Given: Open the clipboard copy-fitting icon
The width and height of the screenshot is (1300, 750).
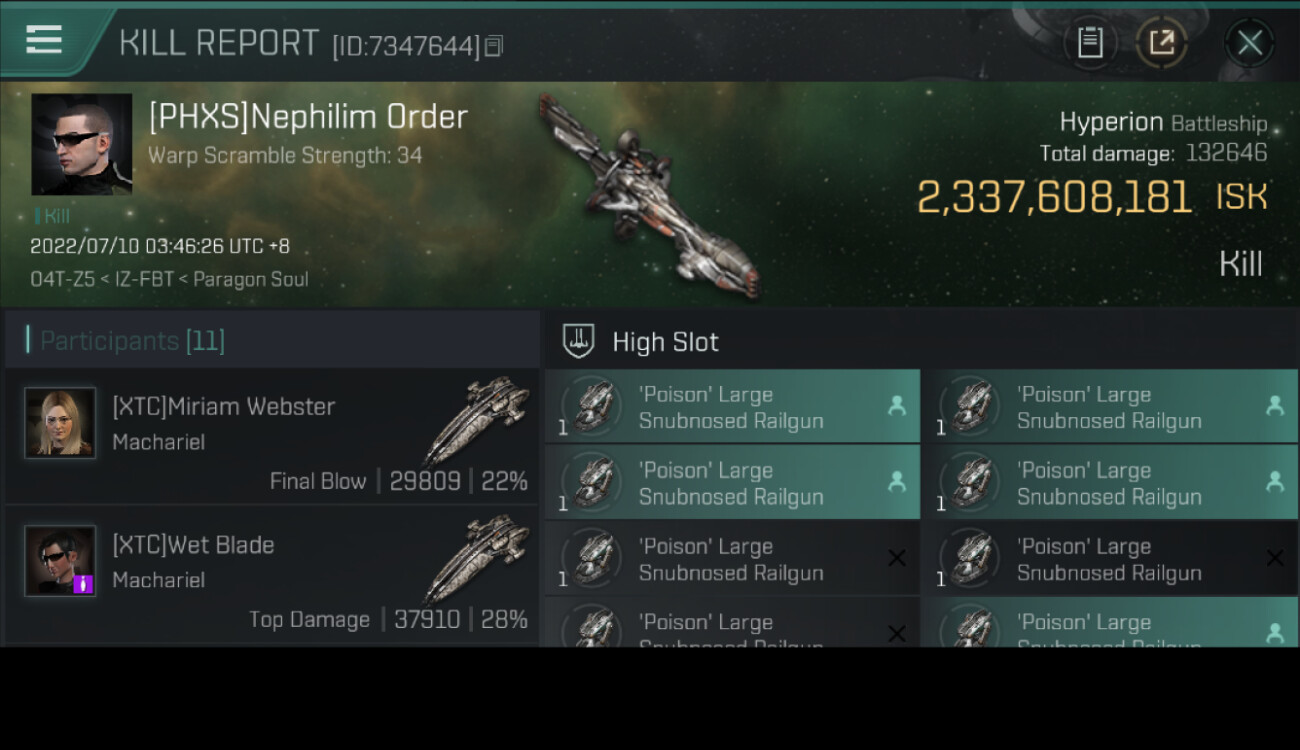Looking at the screenshot, I should tap(1090, 43).
